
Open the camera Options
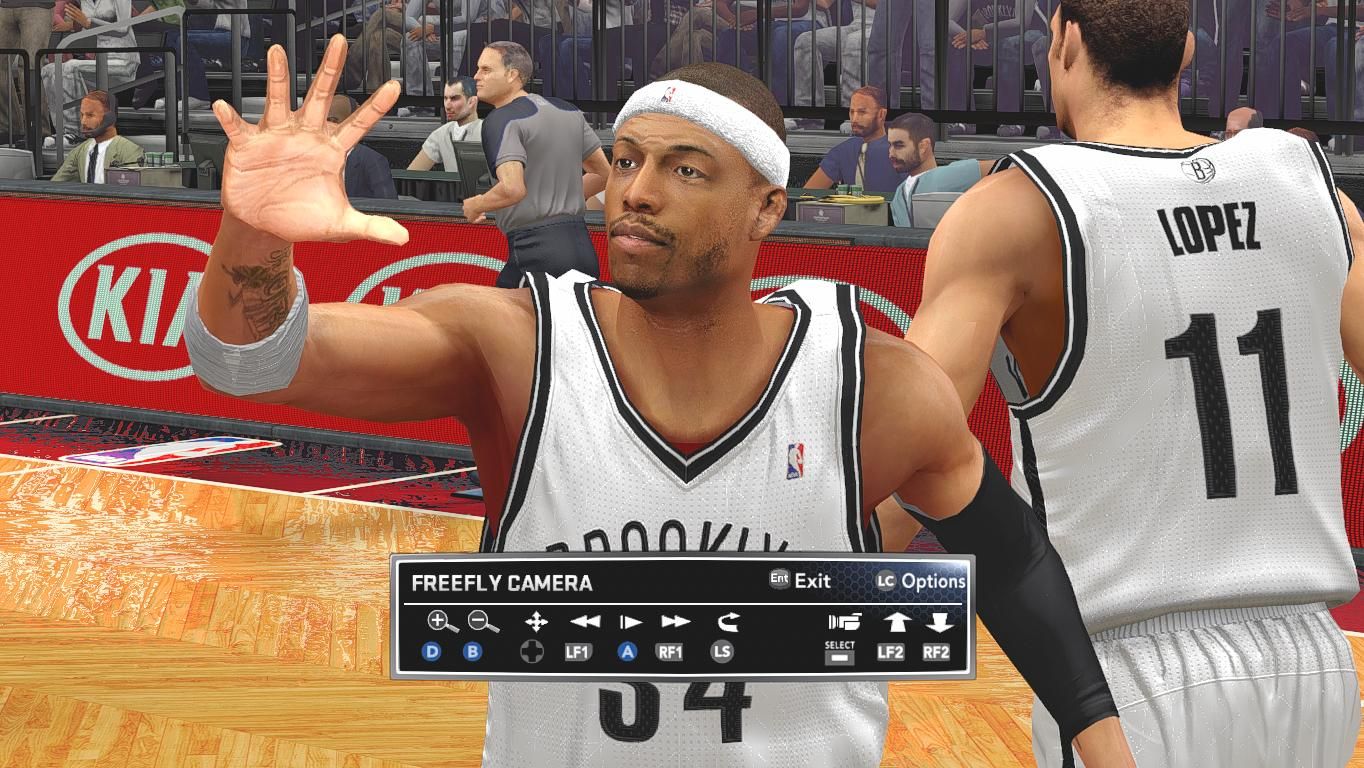pyautogui.click(x=921, y=581)
